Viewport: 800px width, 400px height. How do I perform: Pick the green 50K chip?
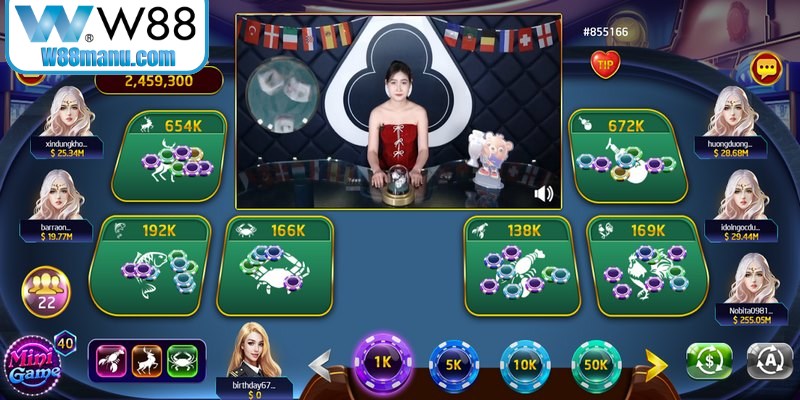point(596,365)
